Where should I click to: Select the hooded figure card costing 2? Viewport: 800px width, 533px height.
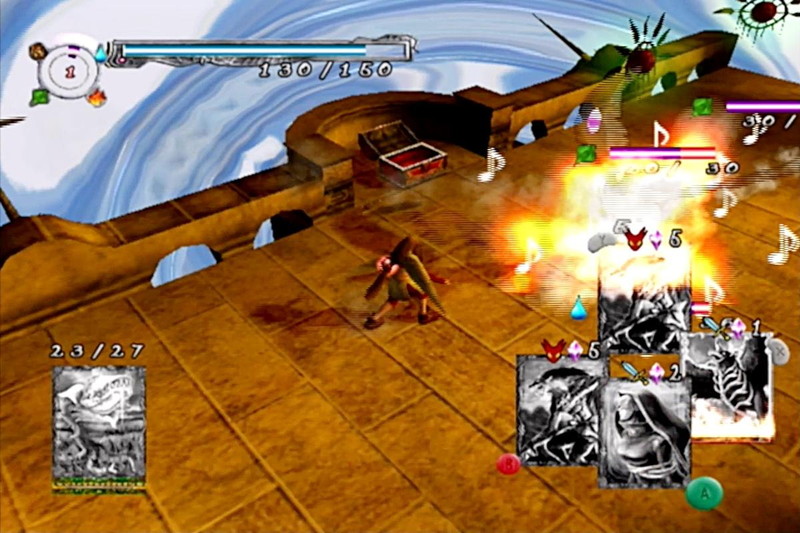tap(644, 434)
